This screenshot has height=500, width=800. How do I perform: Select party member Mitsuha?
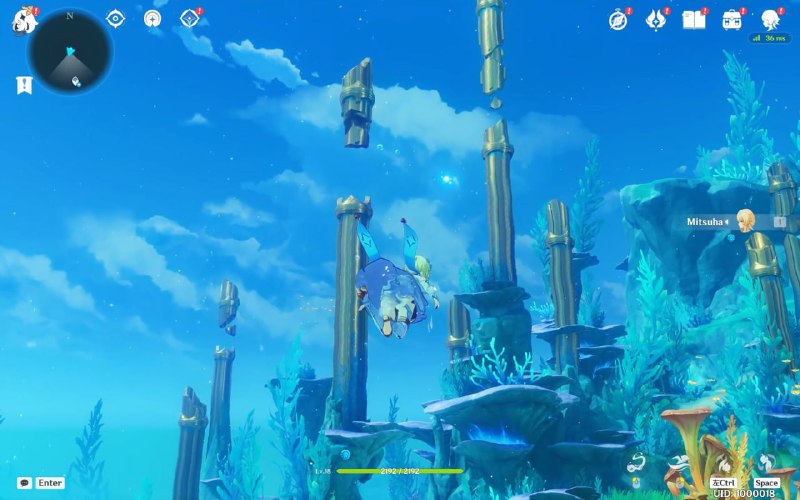pyautogui.click(x=744, y=221)
